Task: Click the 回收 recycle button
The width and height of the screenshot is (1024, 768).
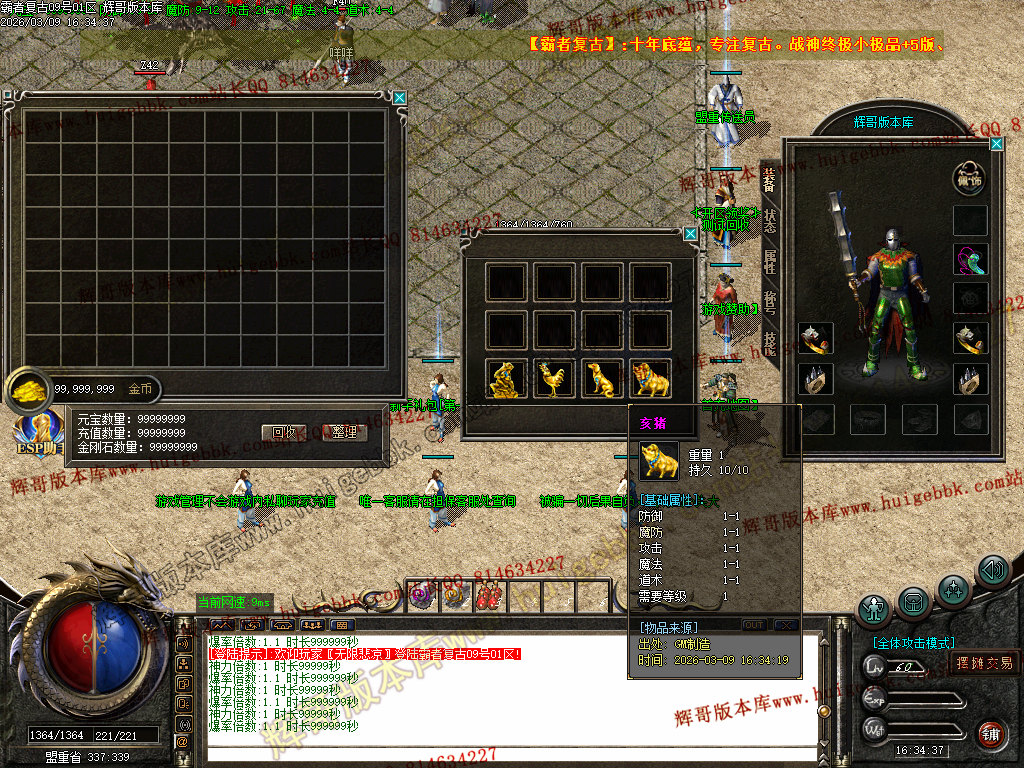Action: 282,433
